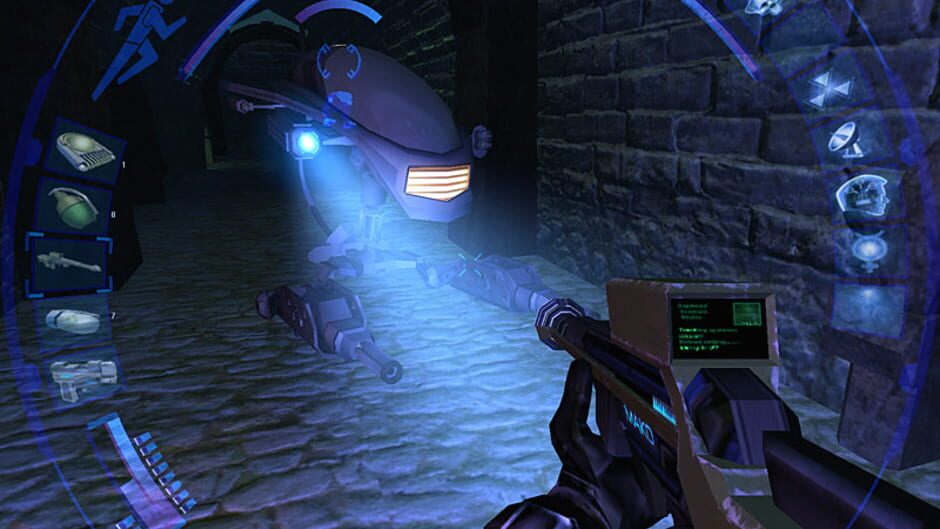Click the running figure movement icon
This screenshot has height=529, width=940.
pos(136,40)
